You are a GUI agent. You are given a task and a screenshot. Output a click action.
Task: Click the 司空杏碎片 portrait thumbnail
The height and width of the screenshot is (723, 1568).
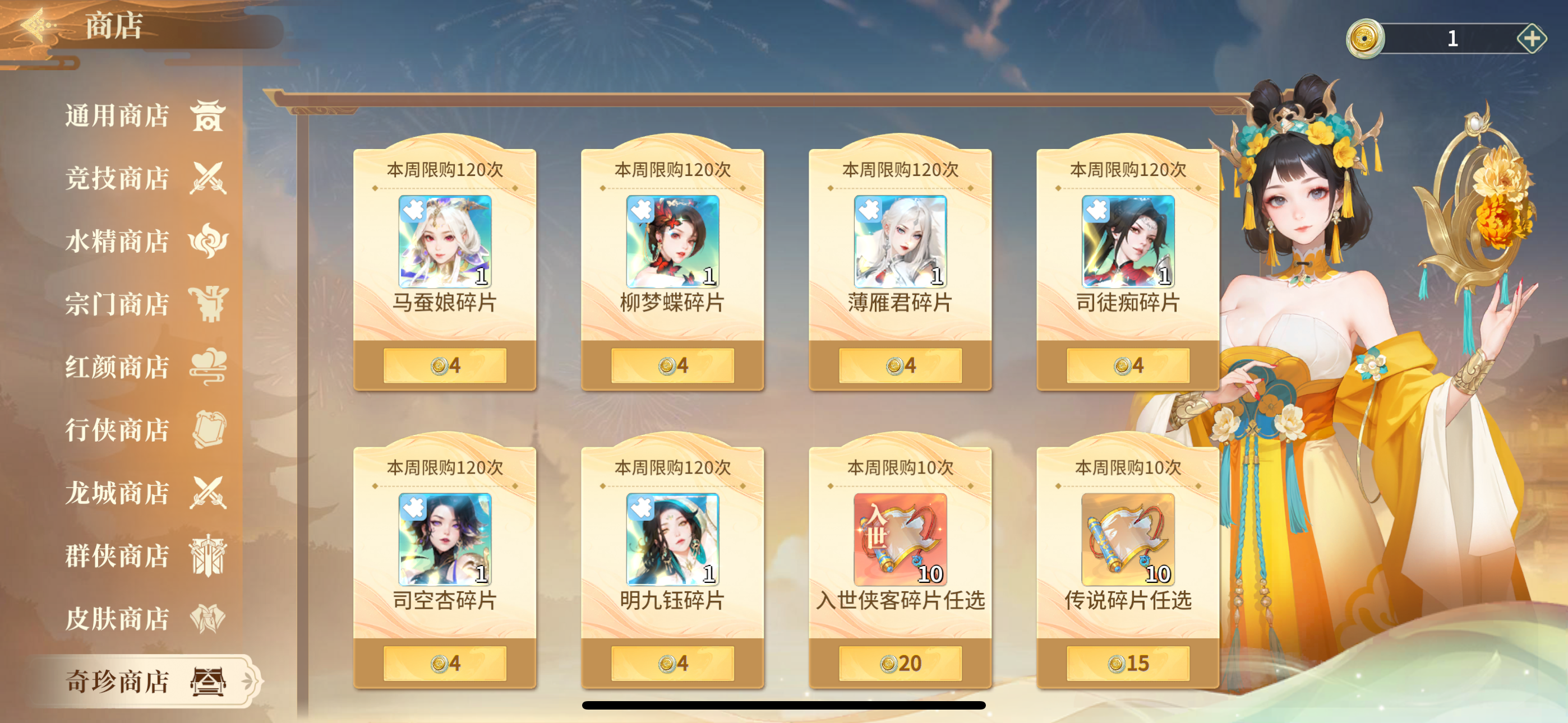point(445,541)
